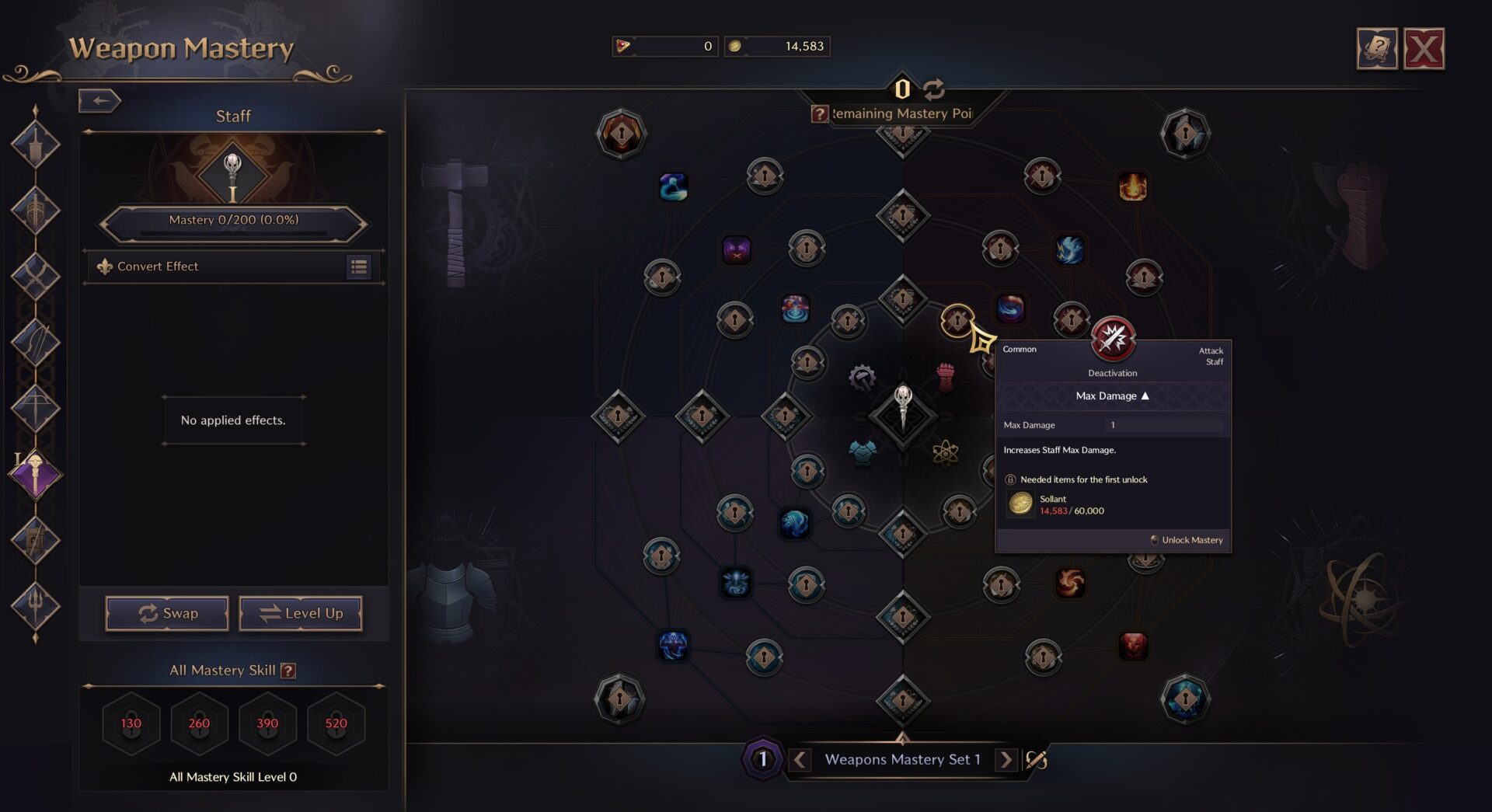1492x812 pixels.
Task: Toggle the Convert Effect list view
Action: tap(358, 267)
